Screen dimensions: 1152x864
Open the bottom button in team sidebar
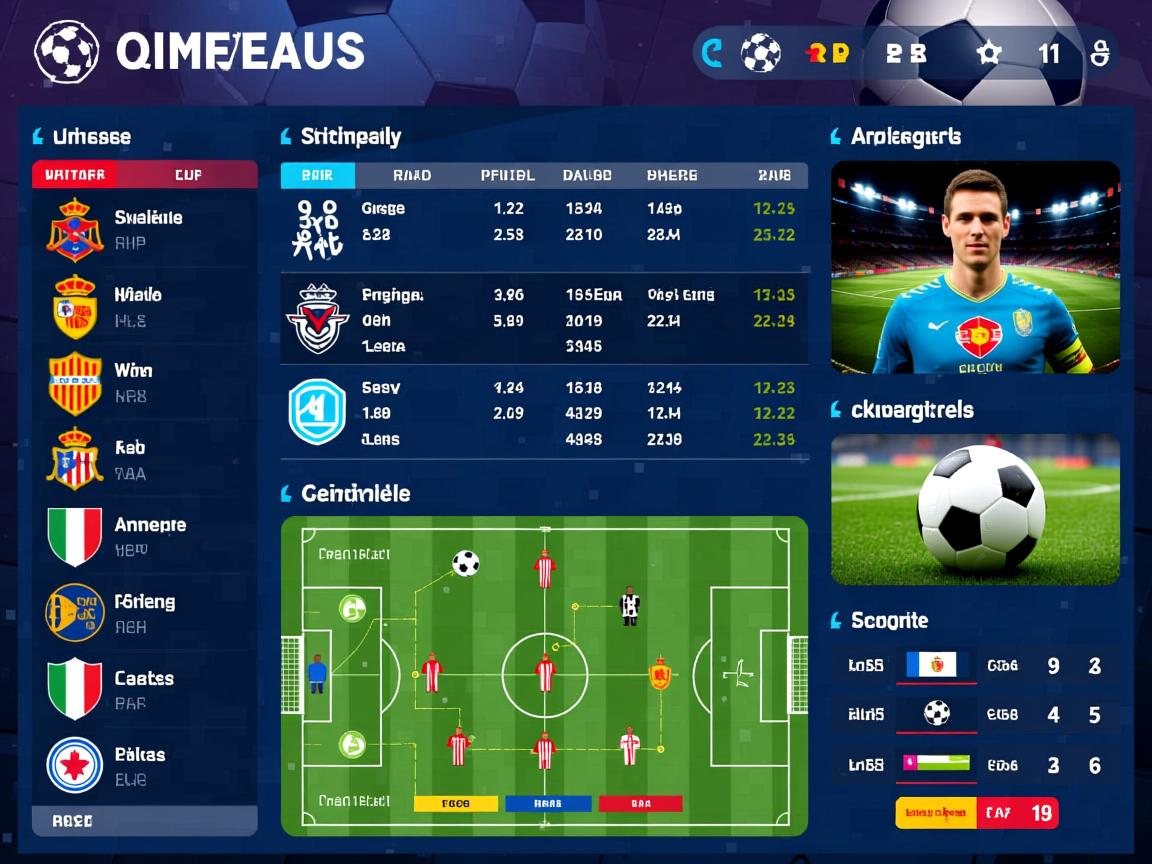145,820
